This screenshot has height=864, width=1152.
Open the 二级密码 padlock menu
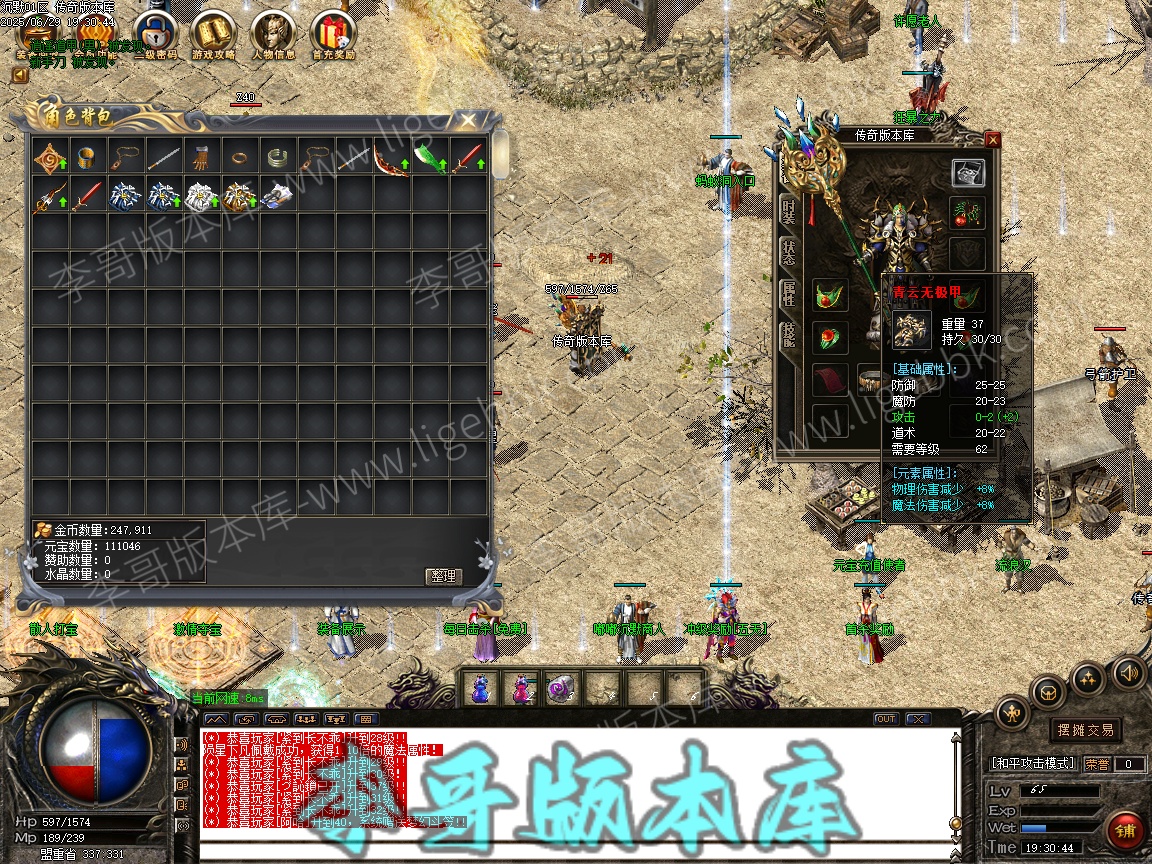[155, 35]
